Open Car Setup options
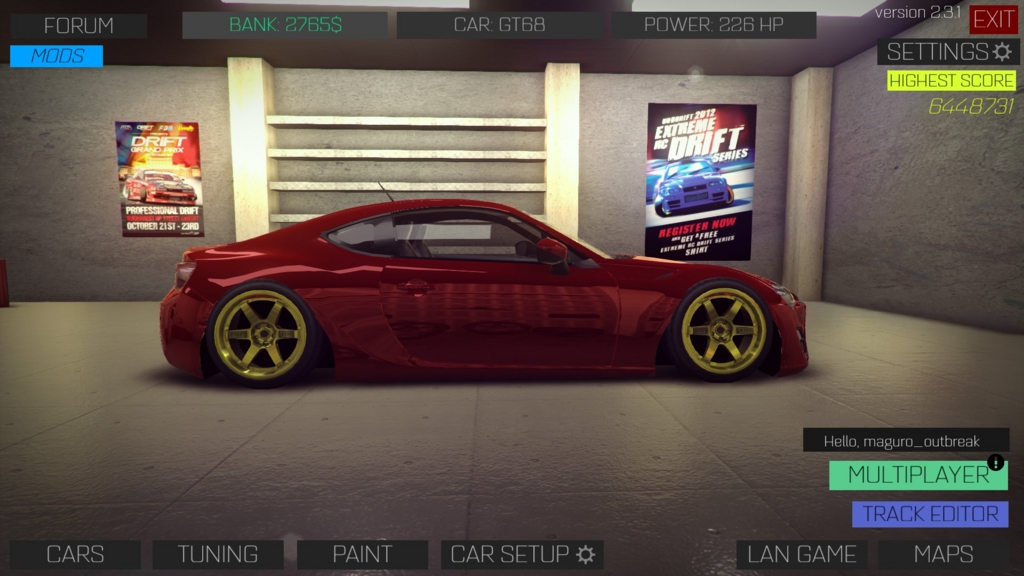 click(522, 554)
